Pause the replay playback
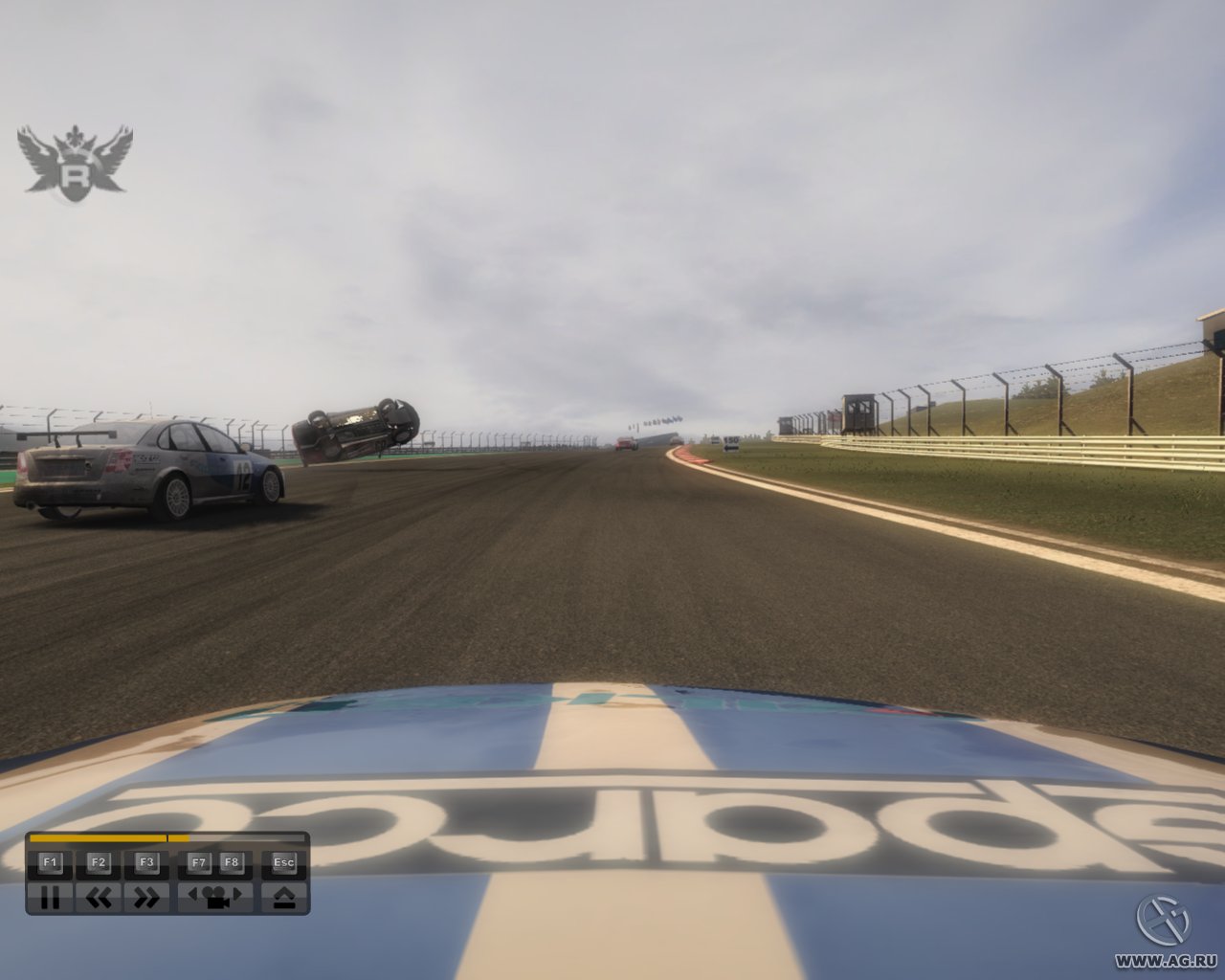 point(51,898)
